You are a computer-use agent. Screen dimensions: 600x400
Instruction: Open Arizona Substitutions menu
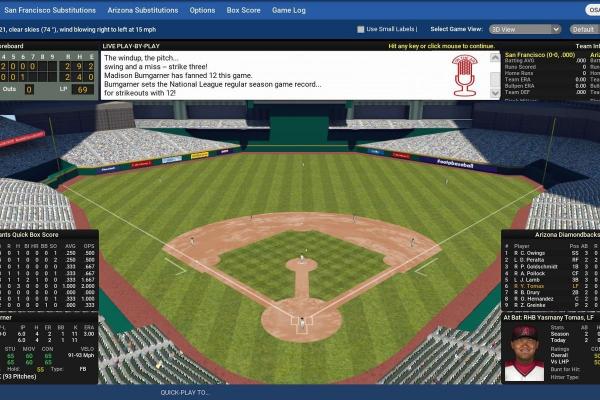coord(143,10)
